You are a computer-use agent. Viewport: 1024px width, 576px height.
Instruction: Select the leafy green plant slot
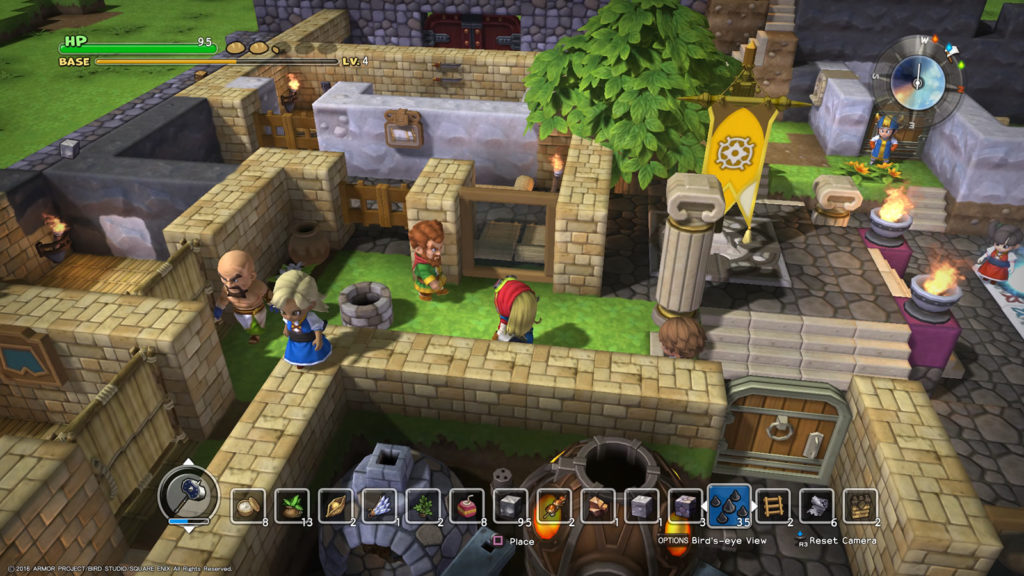421,505
